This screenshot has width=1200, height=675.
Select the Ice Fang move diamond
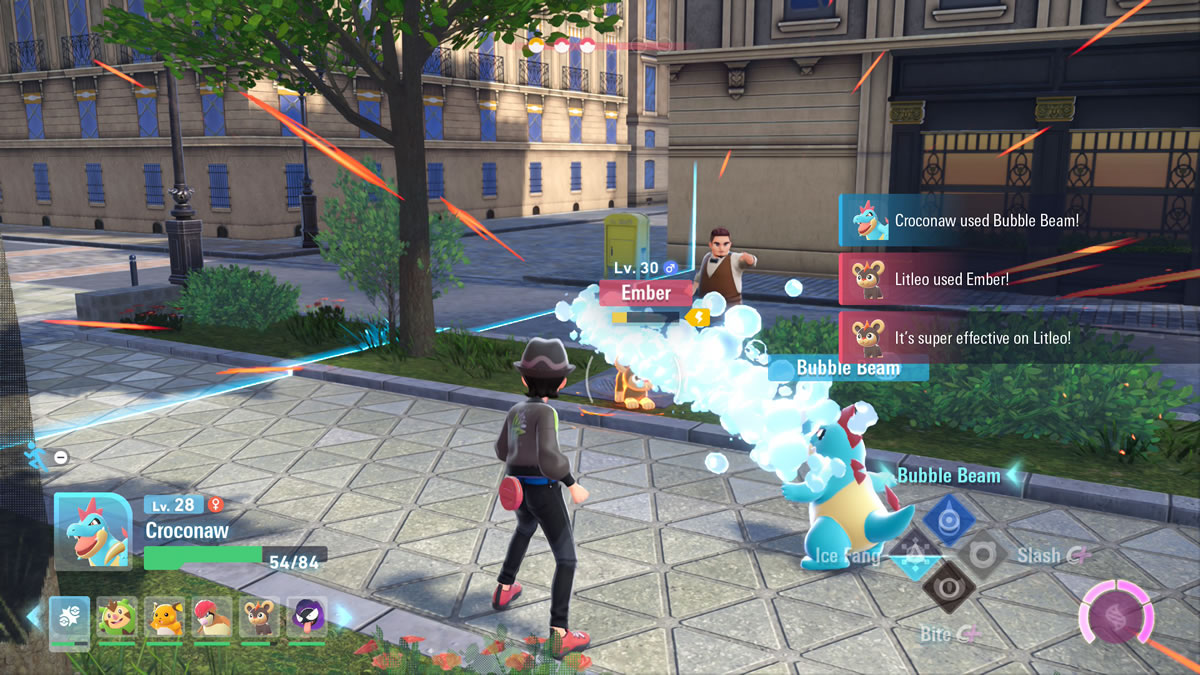(x=912, y=553)
